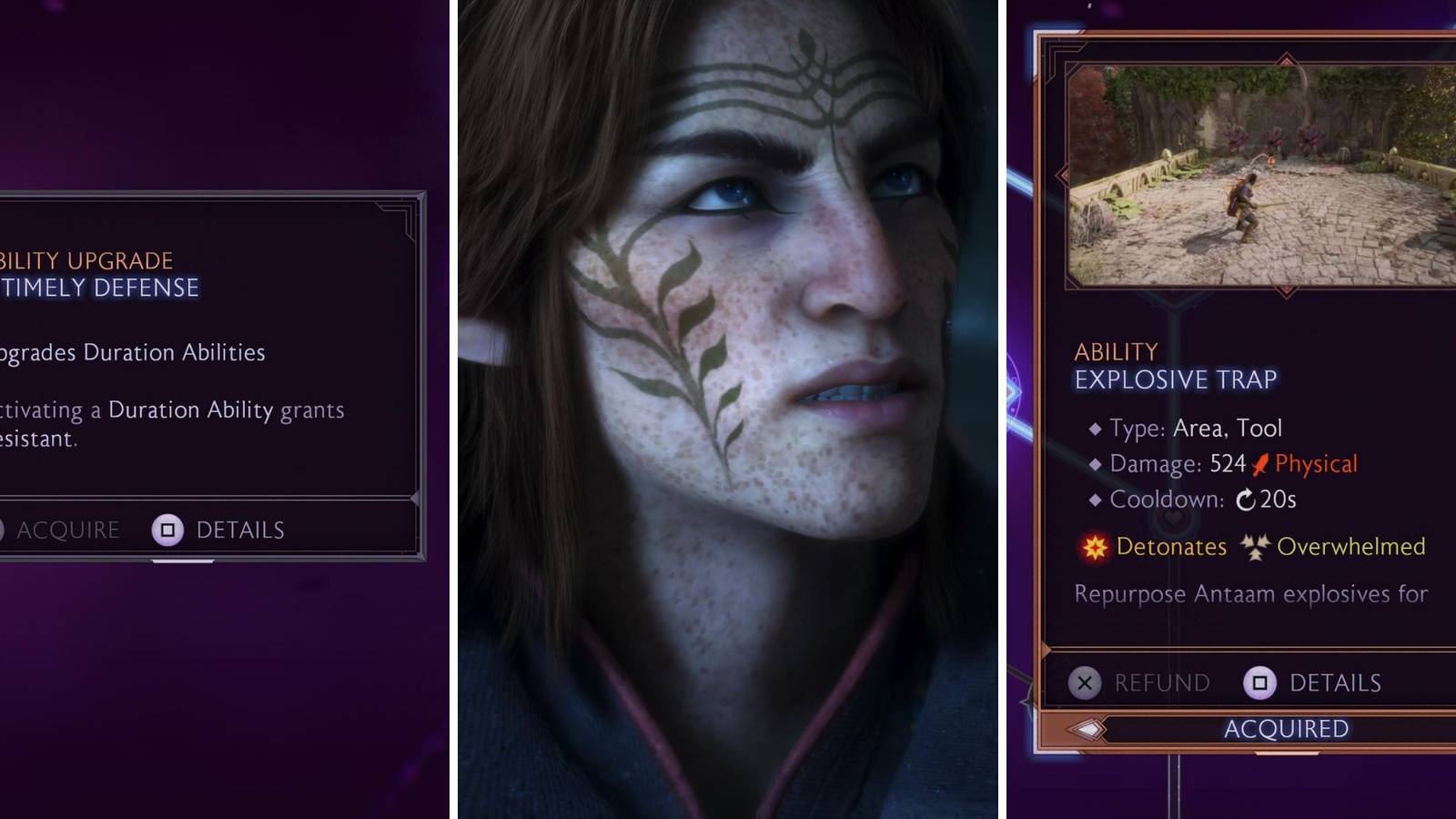Click the X controller icon beside Refund
Image resolution: width=1456 pixels, height=819 pixels.
pos(1082,682)
